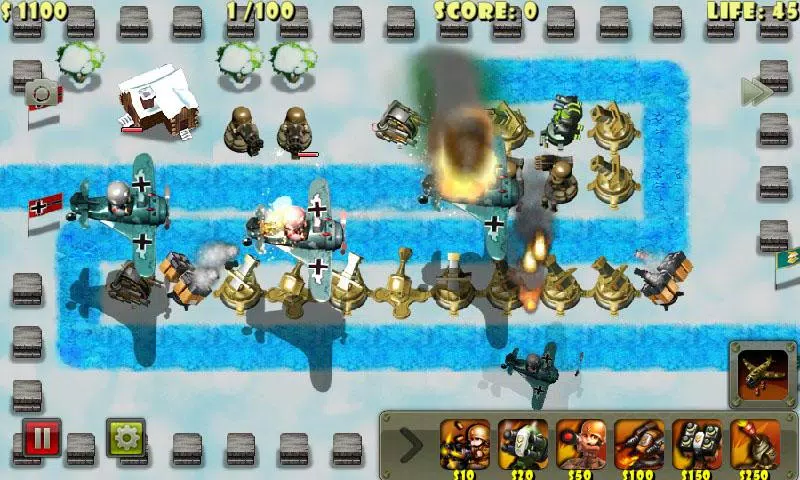800x480 pixels.
Task: Pick the $250 heavy cannon tower
Action: 755,443
